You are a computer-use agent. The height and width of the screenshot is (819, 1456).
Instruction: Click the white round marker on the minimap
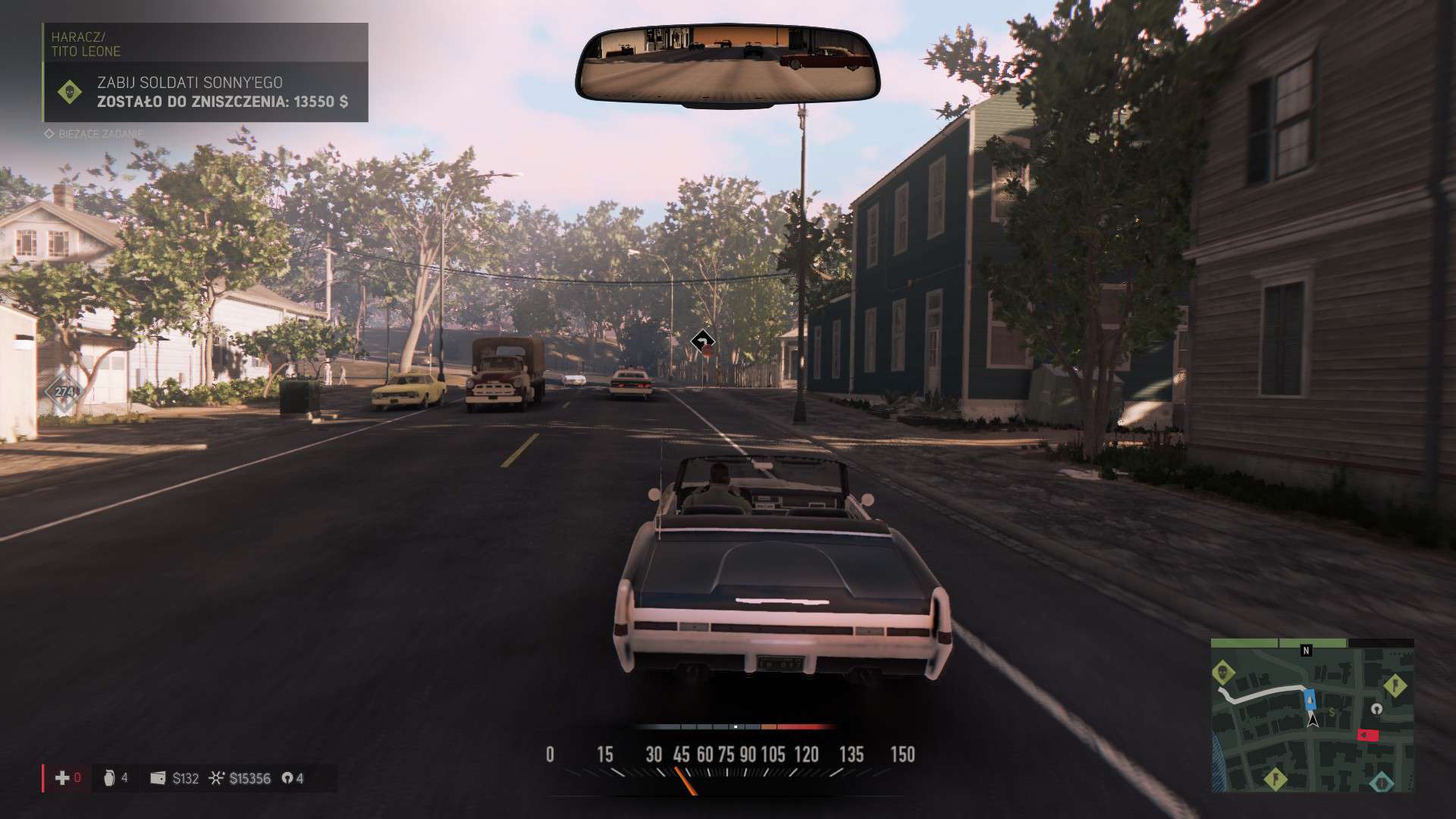(x=1377, y=709)
